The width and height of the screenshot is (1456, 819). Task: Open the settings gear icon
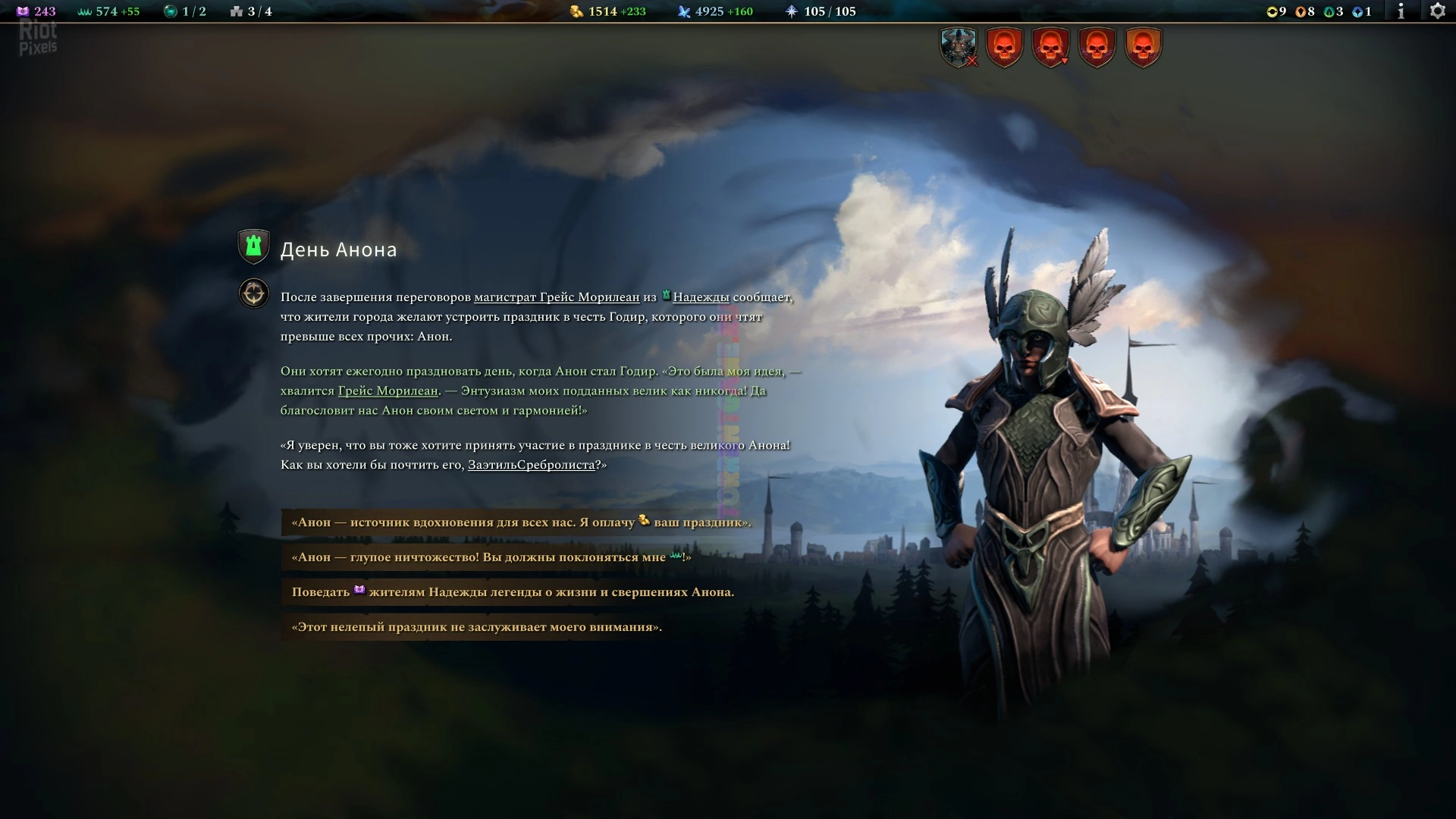1437,11
